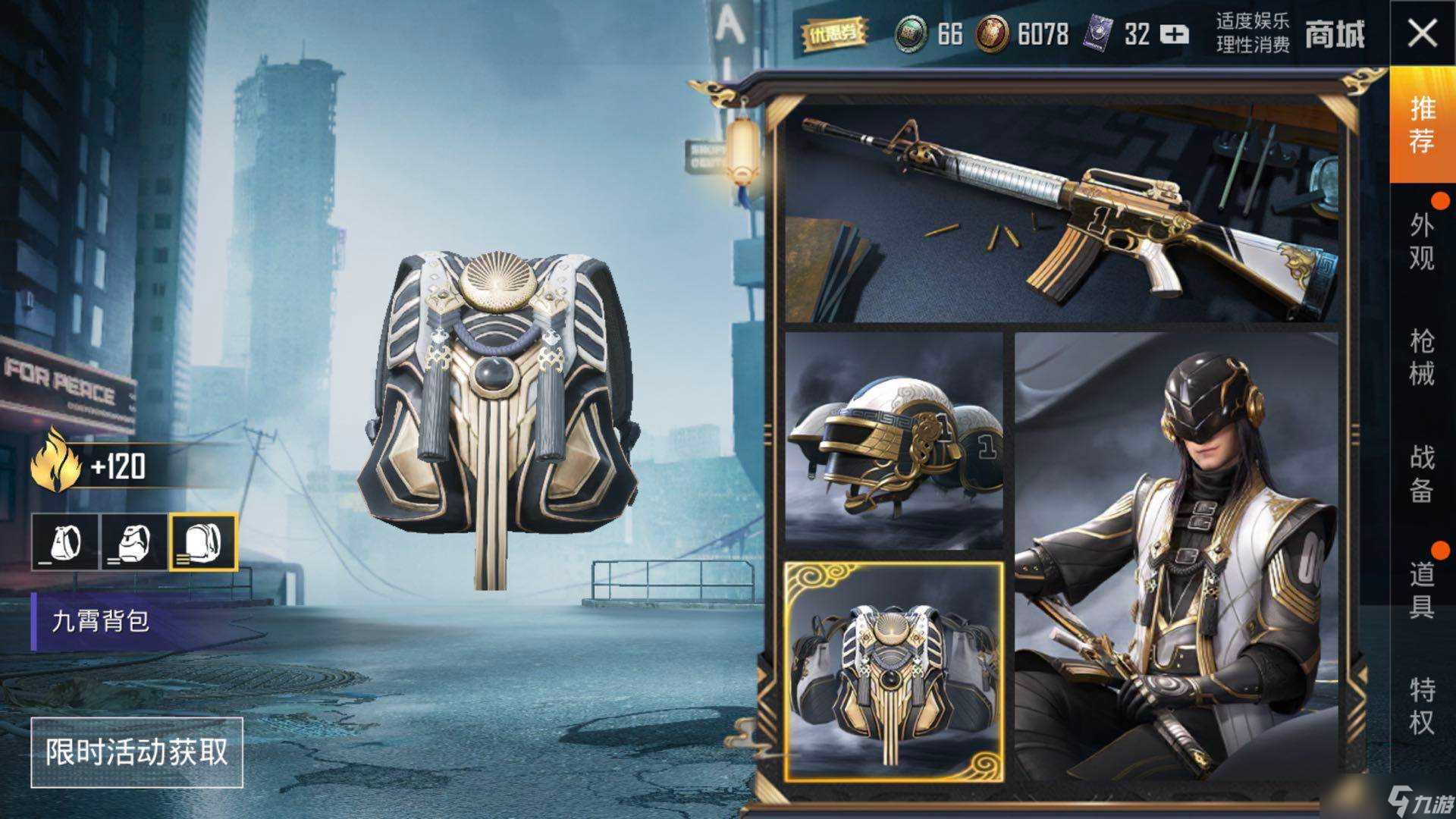Close the shop screen
The height and width of the screenshot is (819, 1456).
[x=1422, y=34]
